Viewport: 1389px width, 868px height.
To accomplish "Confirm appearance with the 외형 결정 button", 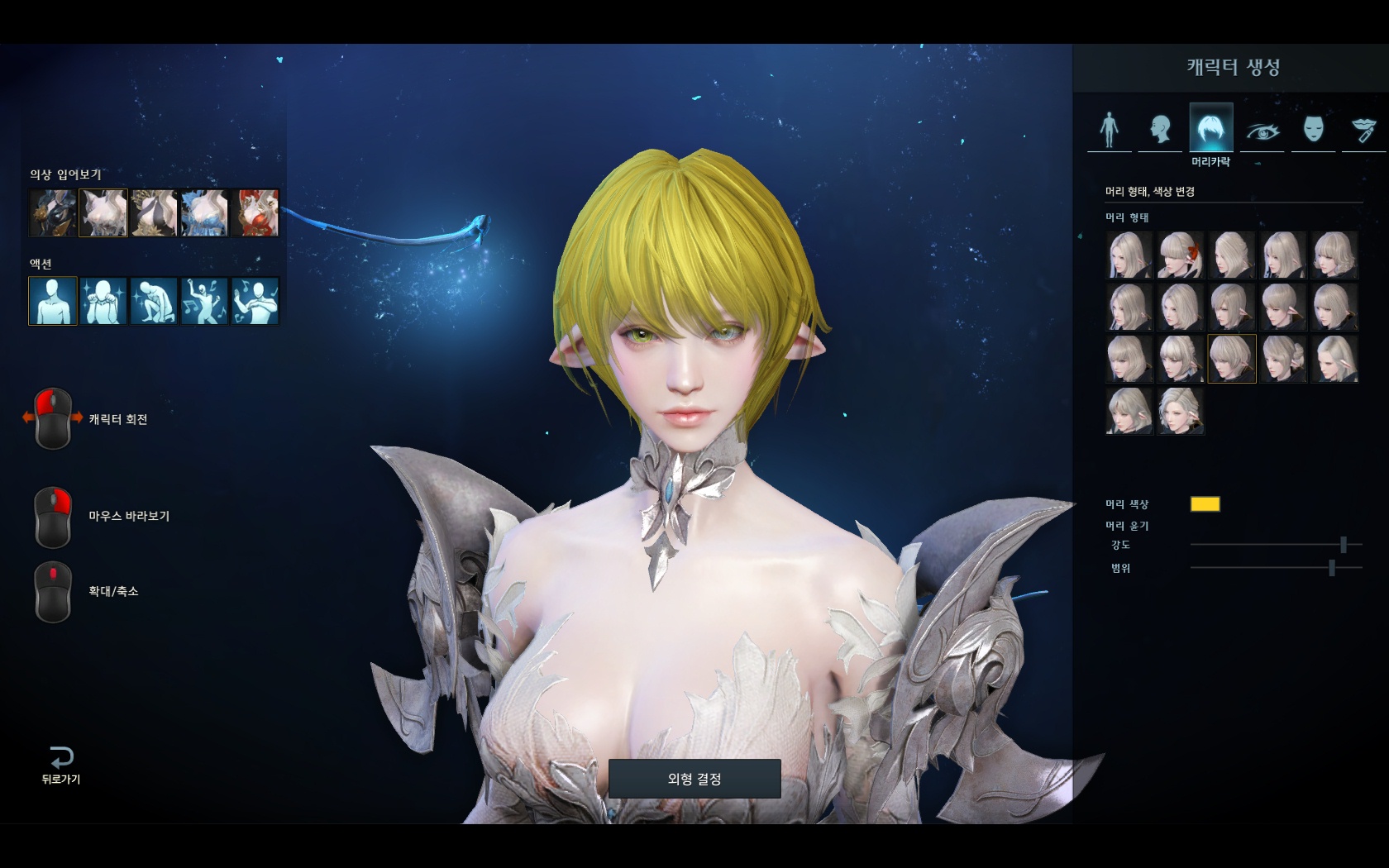I will (x=694, y=779).
